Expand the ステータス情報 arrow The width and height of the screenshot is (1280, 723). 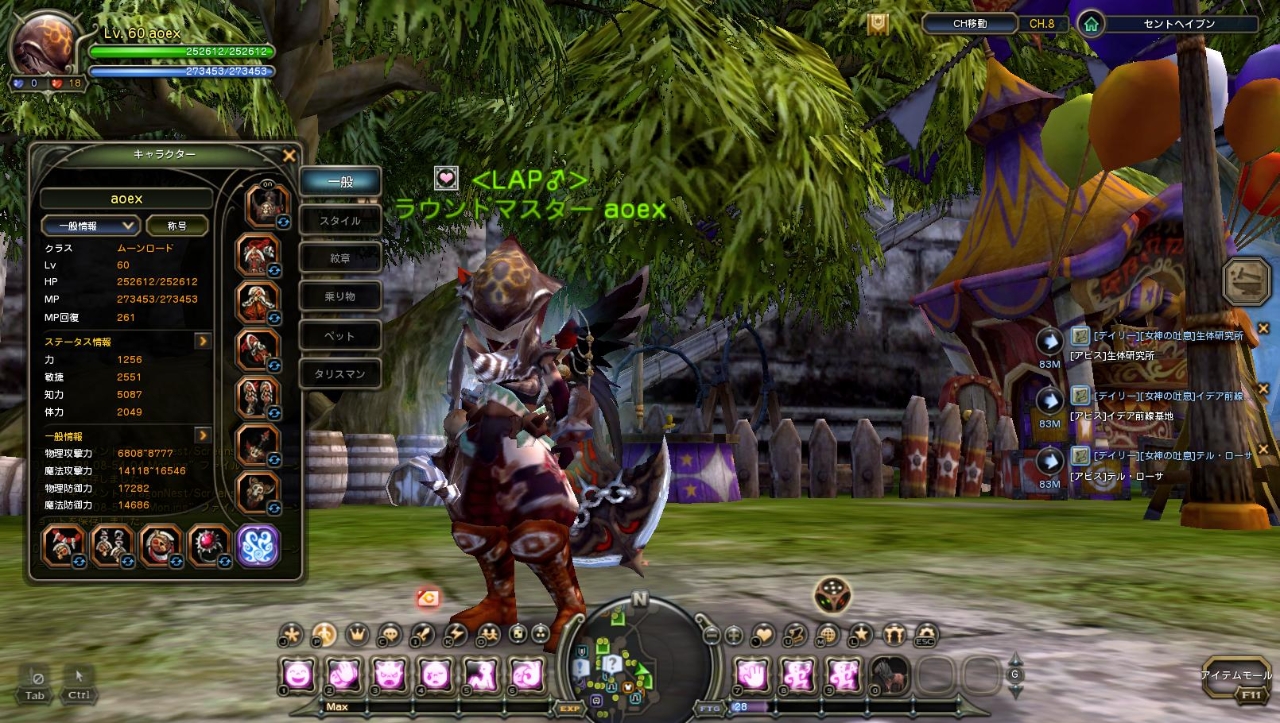(202, 341)
